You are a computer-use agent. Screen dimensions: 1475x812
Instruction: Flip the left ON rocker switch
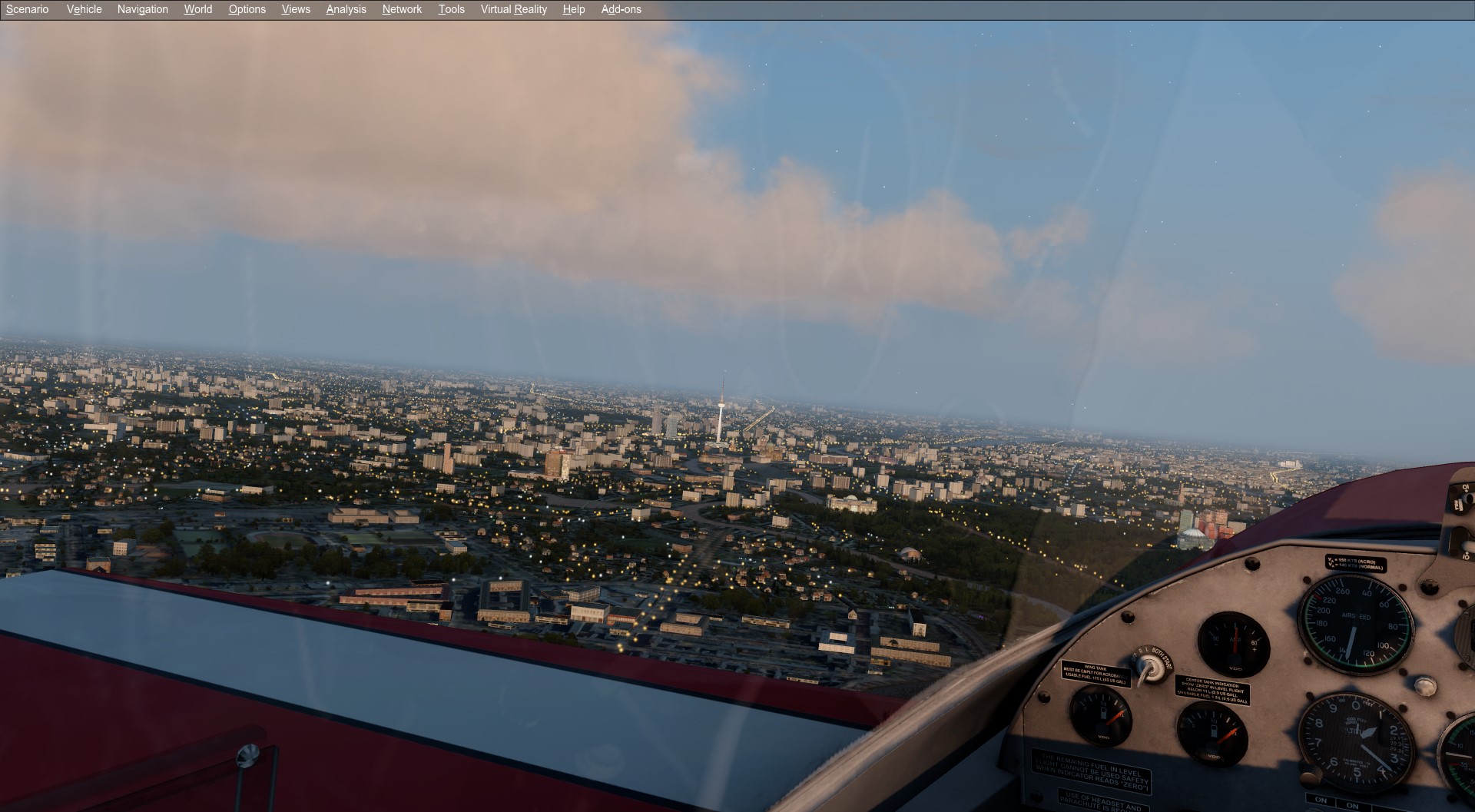(1321, 800)
